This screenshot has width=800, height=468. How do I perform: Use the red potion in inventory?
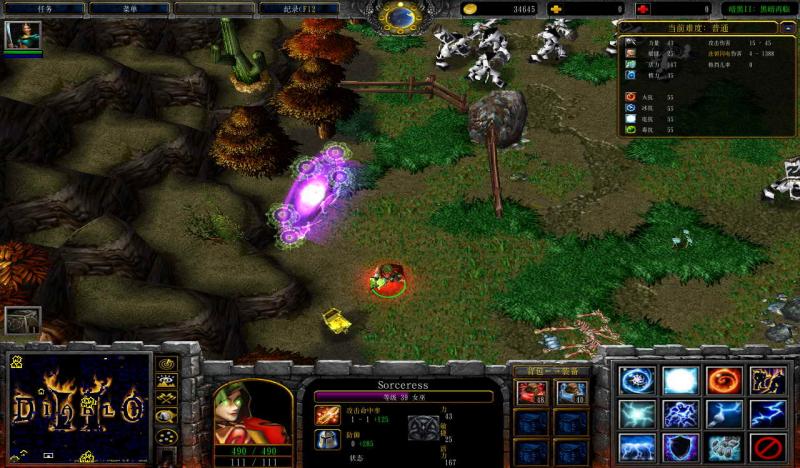[x=530, y=393]
